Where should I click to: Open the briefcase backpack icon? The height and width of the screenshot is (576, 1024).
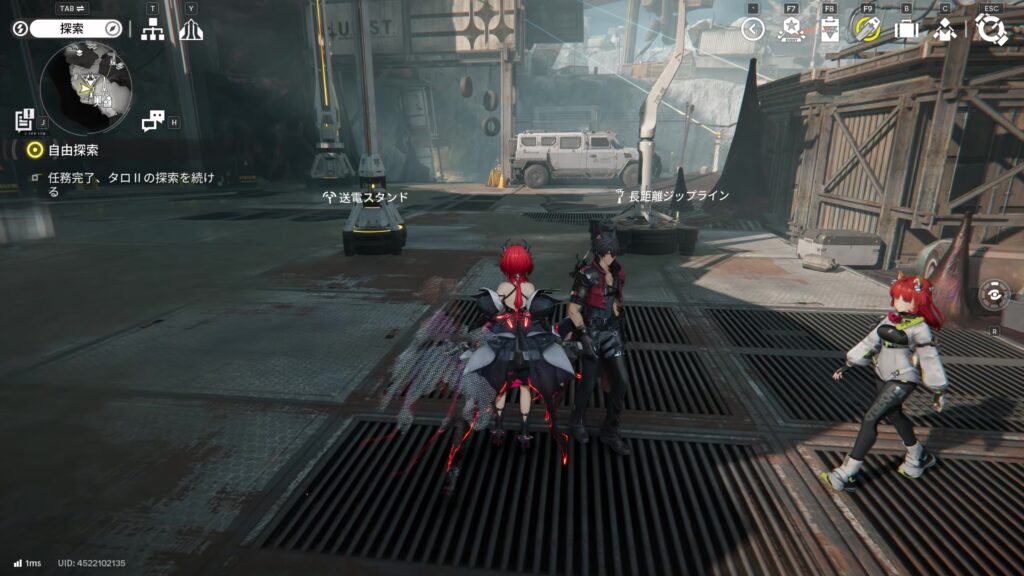tap(906, 29)
